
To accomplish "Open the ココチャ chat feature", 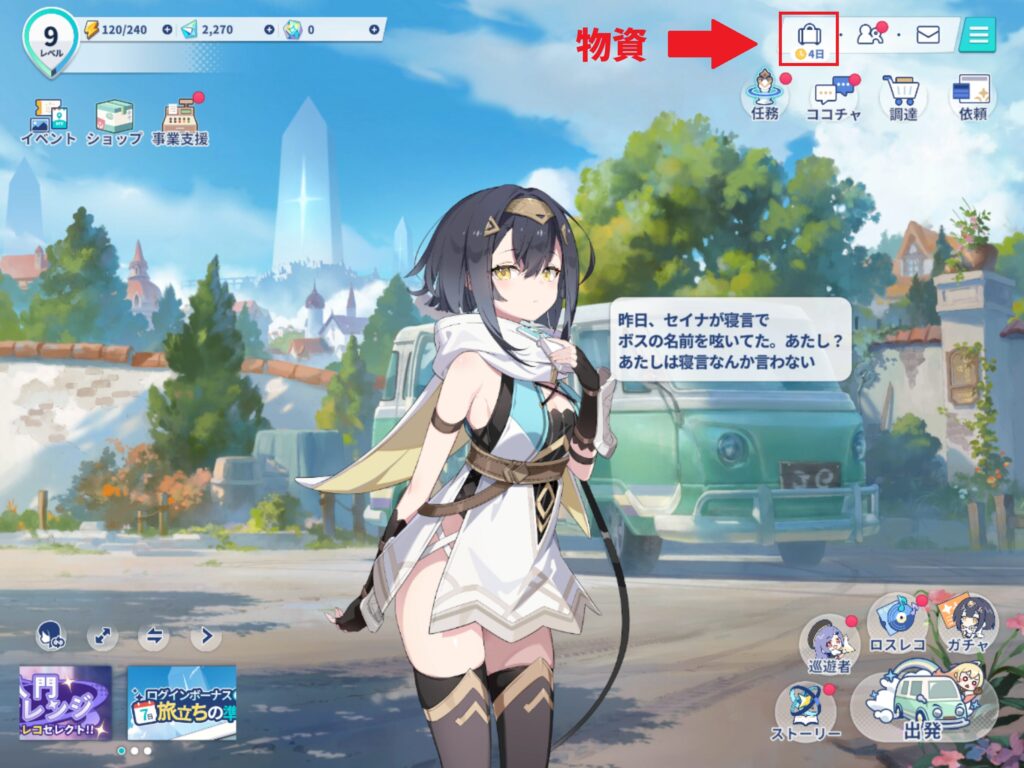I will 833,97.
